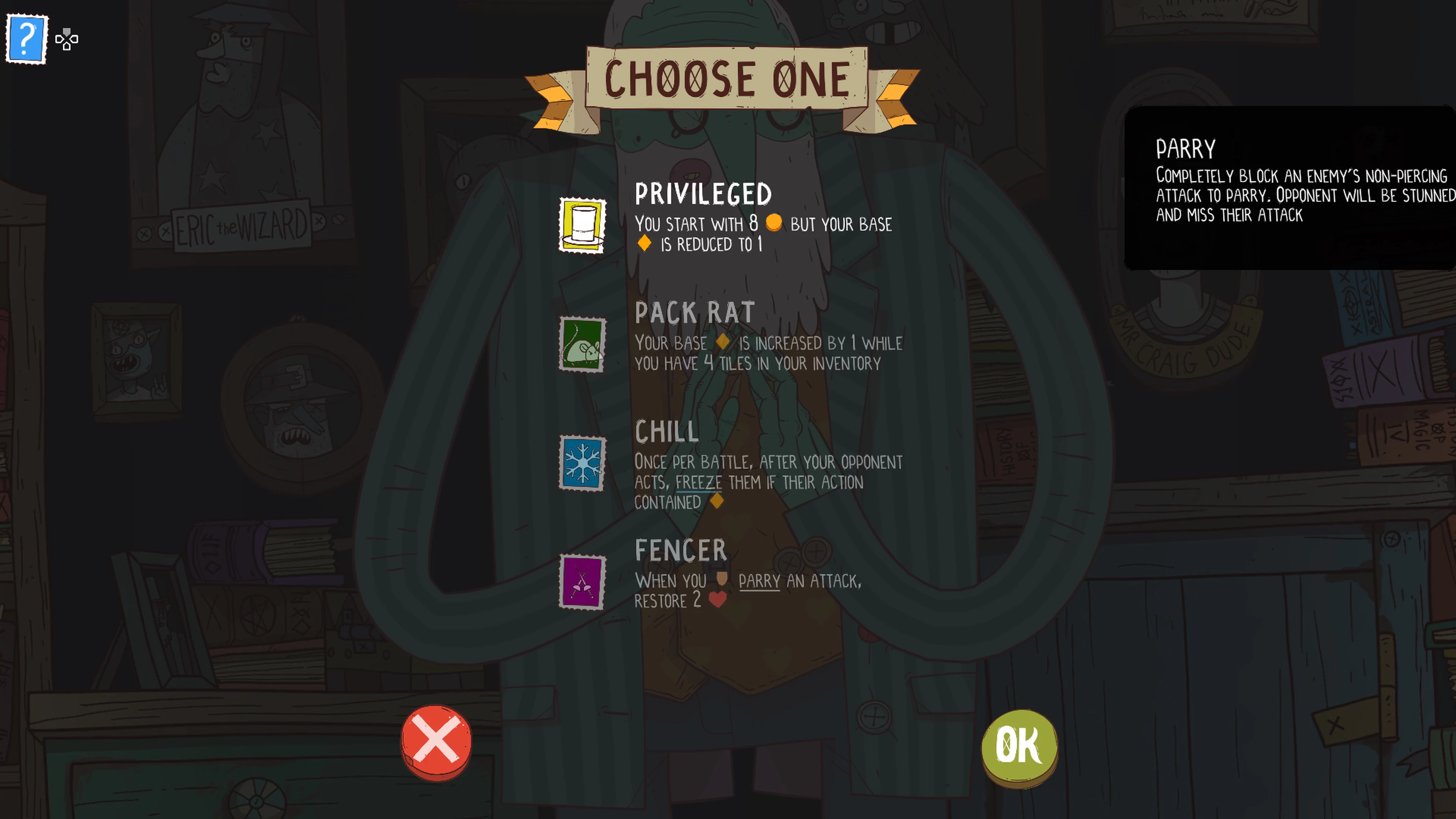Image resolution: width=1456 pixels, height=819 pixels.
Task: Click the underlined Freeze keyword link
Action: click(698, 483)
